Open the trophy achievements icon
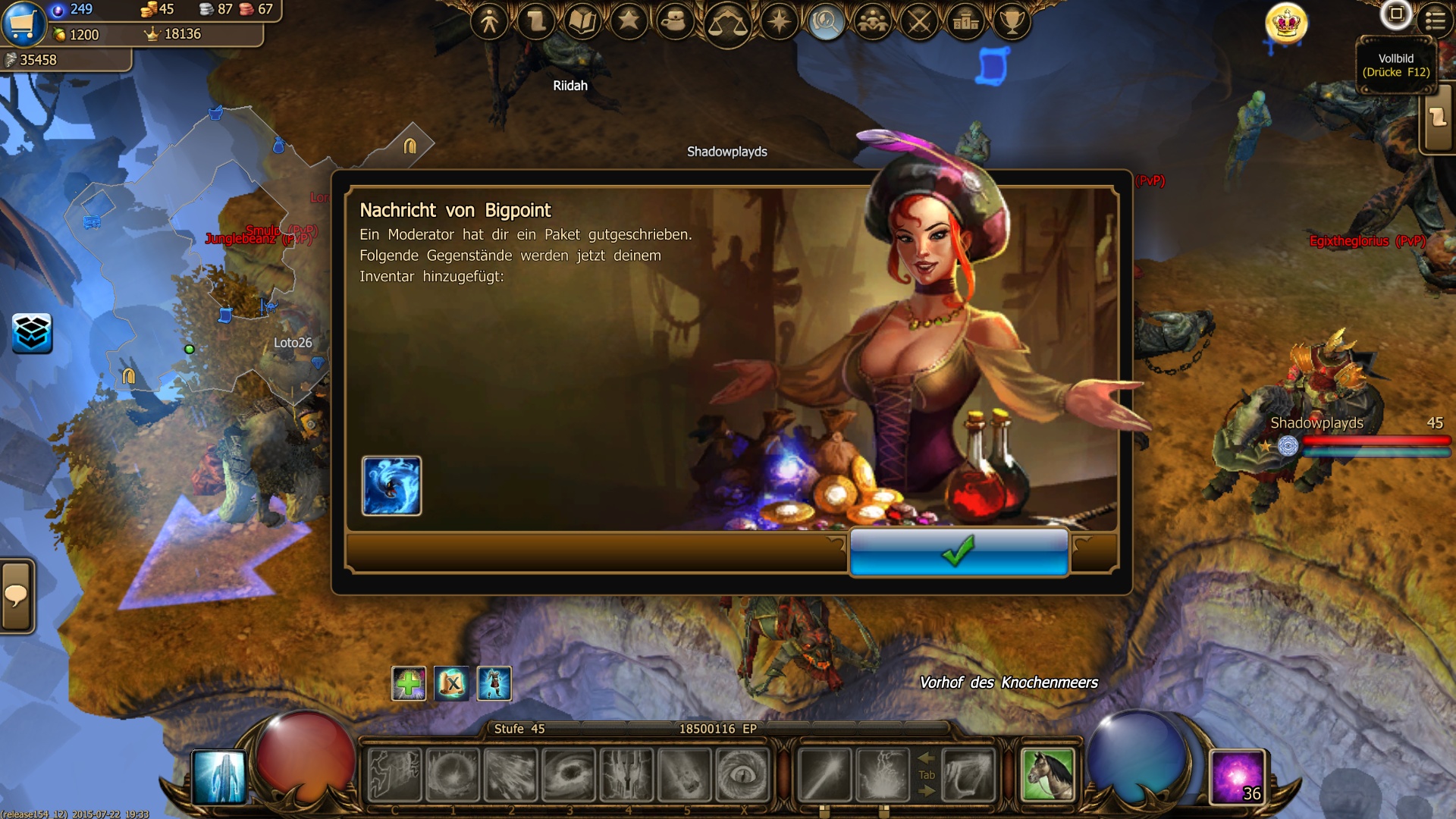Image resolution: width=1456 pixels, height=819 pixels. click(x=1012, y=21)
